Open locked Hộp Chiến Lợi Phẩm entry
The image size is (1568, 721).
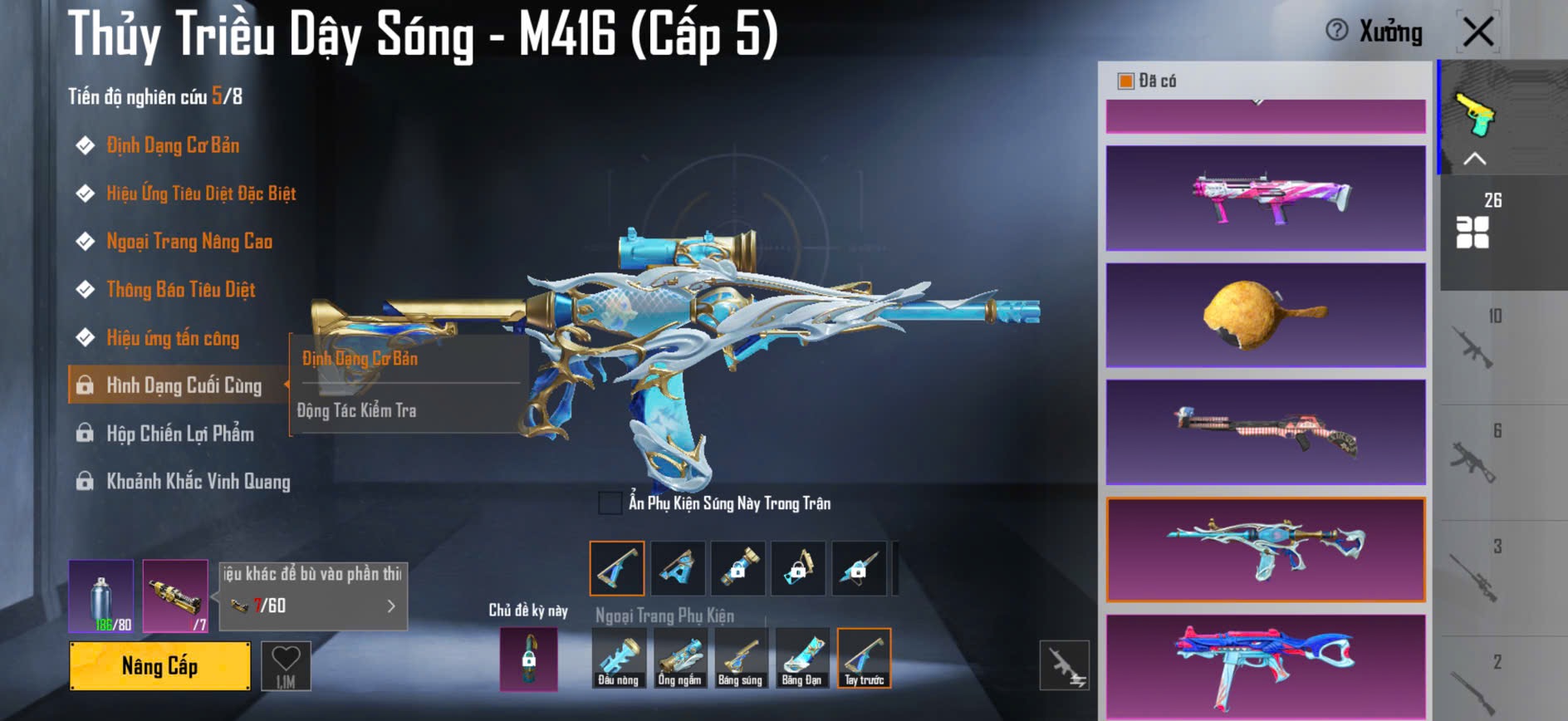pos(179,434)
